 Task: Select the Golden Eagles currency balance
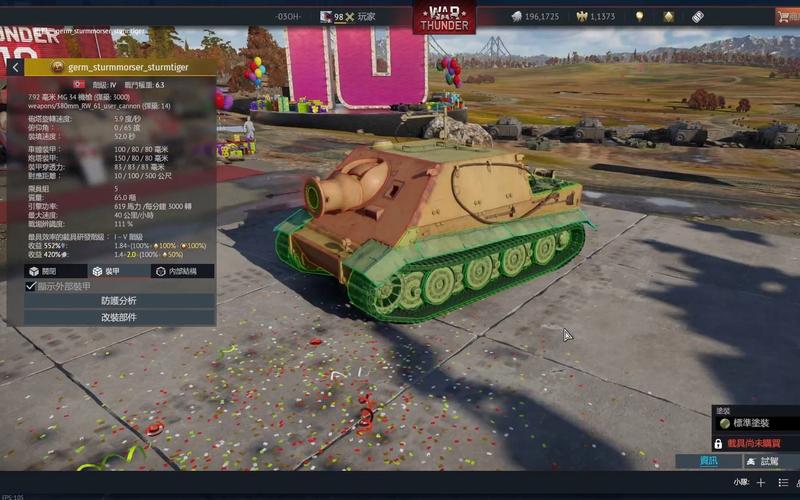(x=596, y=17)
